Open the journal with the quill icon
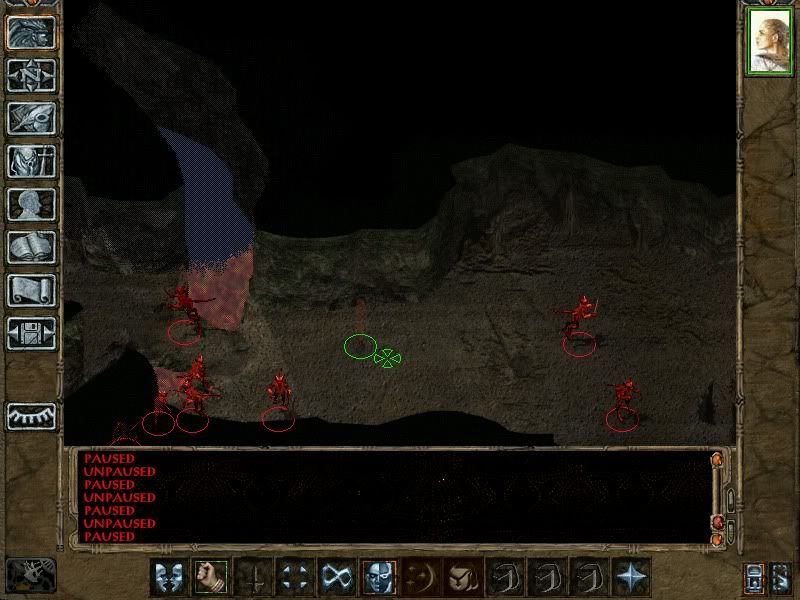The image size is (800, 600). (31, 118)
